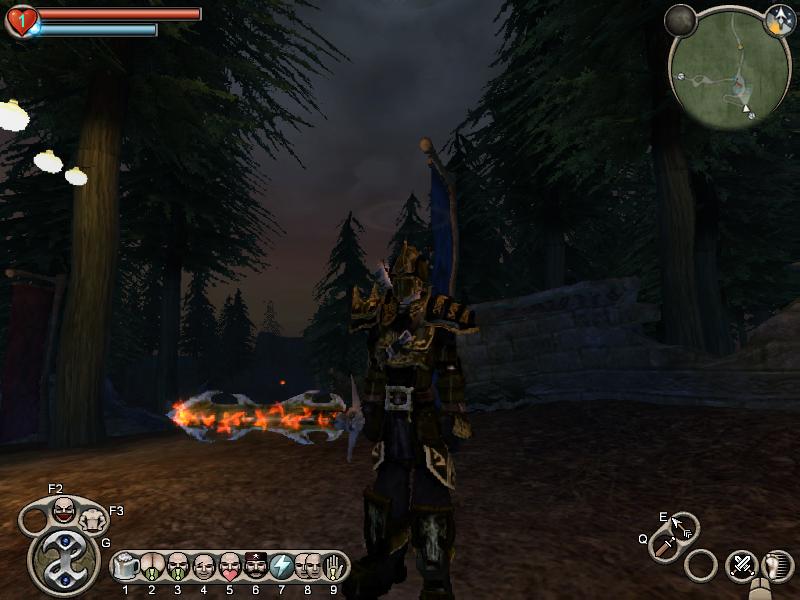
Task: Select the beer mug in hotbar slot 1
Action: (x=126, y=567)
